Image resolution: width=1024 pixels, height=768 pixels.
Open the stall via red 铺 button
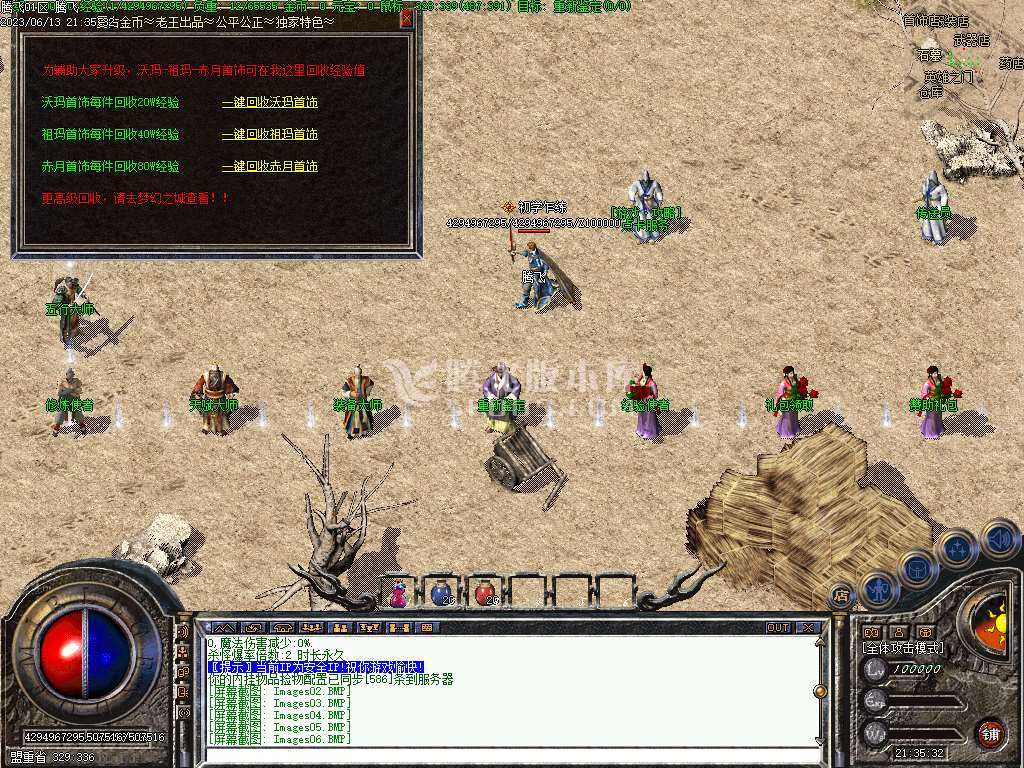tap(990, 732)
